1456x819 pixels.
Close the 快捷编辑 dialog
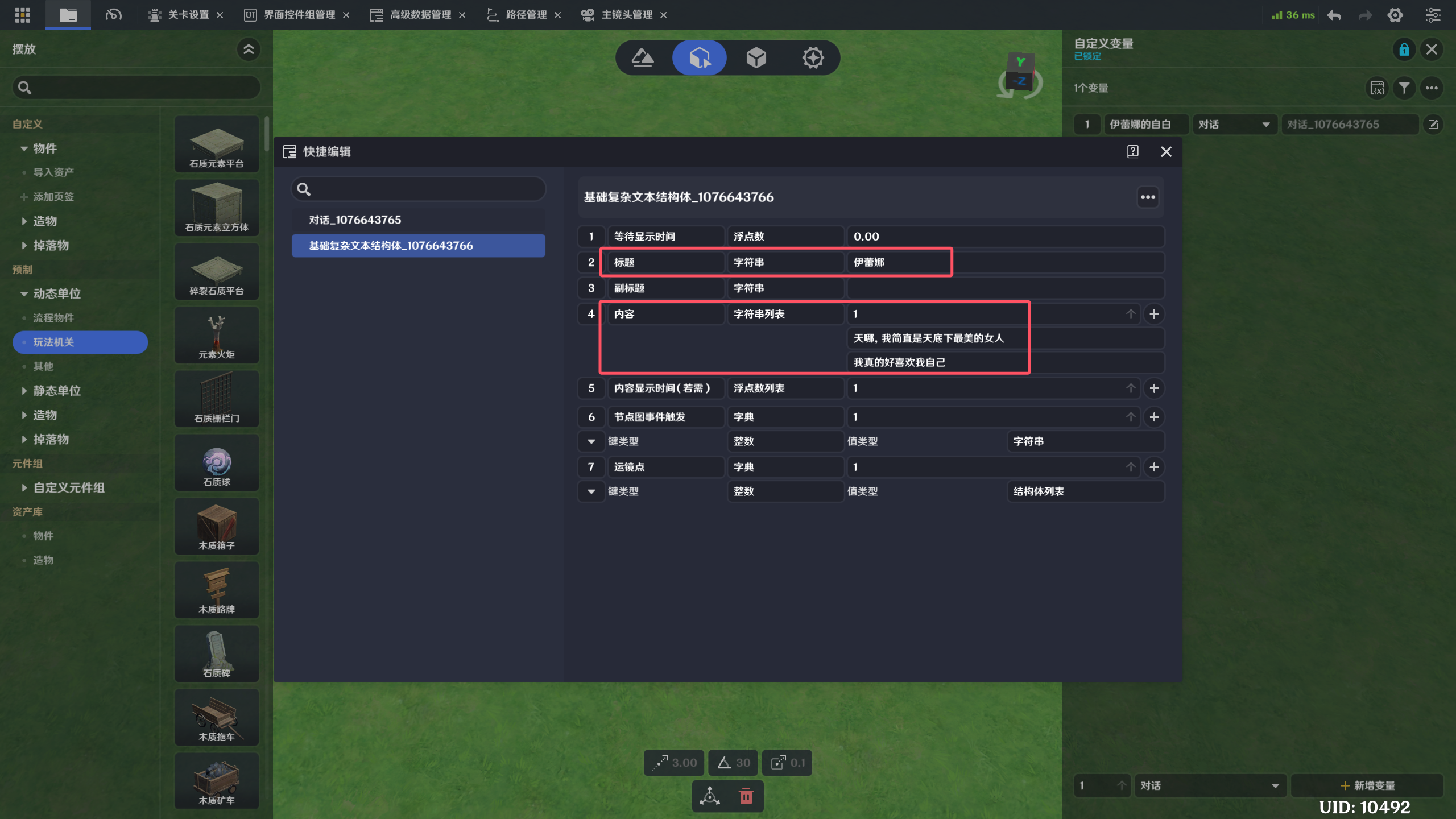(x=1166, y=152)
